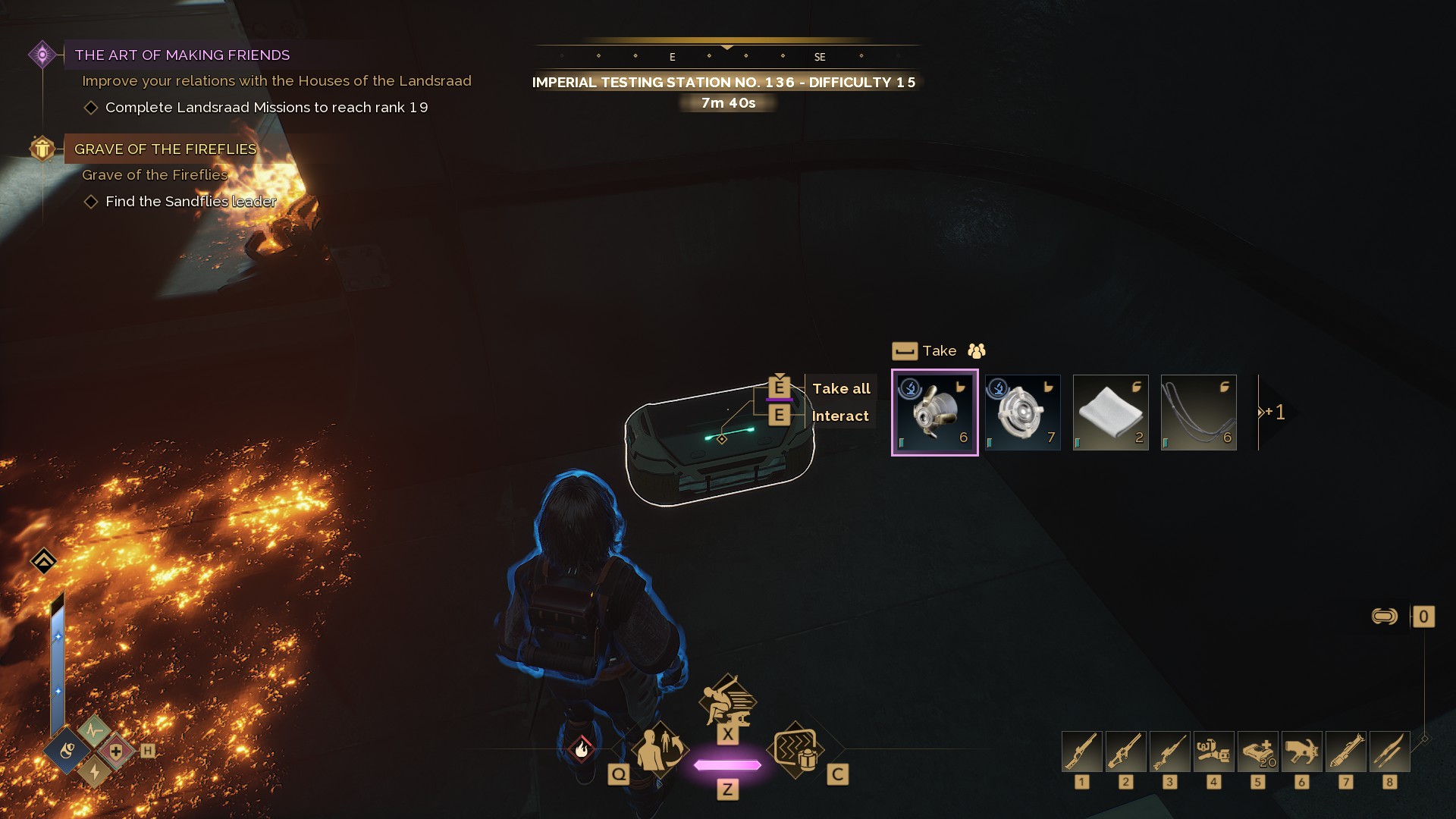
Task: Choose the tool device in hotbar slot 4
Action: (1213, 752)
